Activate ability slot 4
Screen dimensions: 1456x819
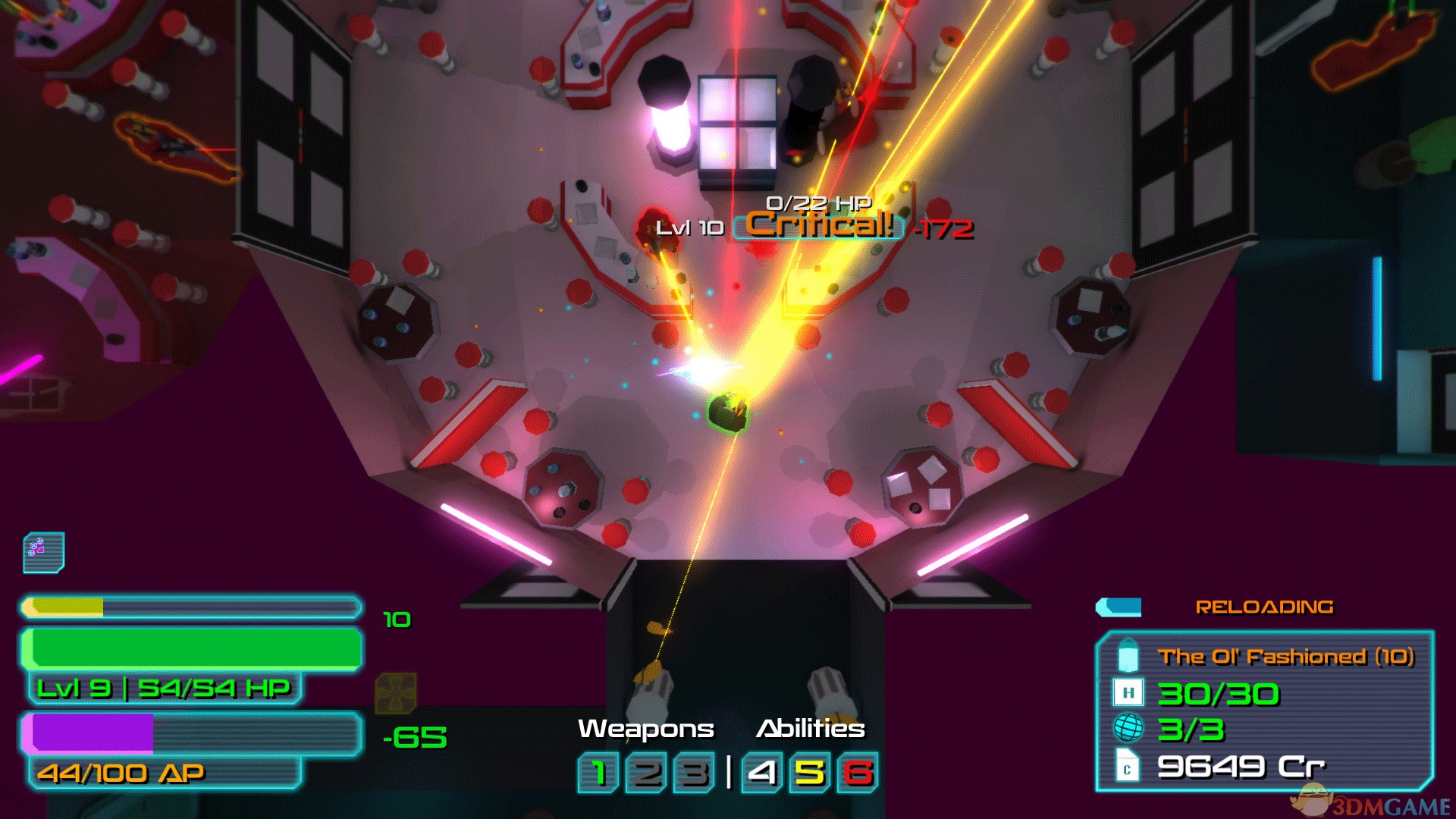[762, 773]
